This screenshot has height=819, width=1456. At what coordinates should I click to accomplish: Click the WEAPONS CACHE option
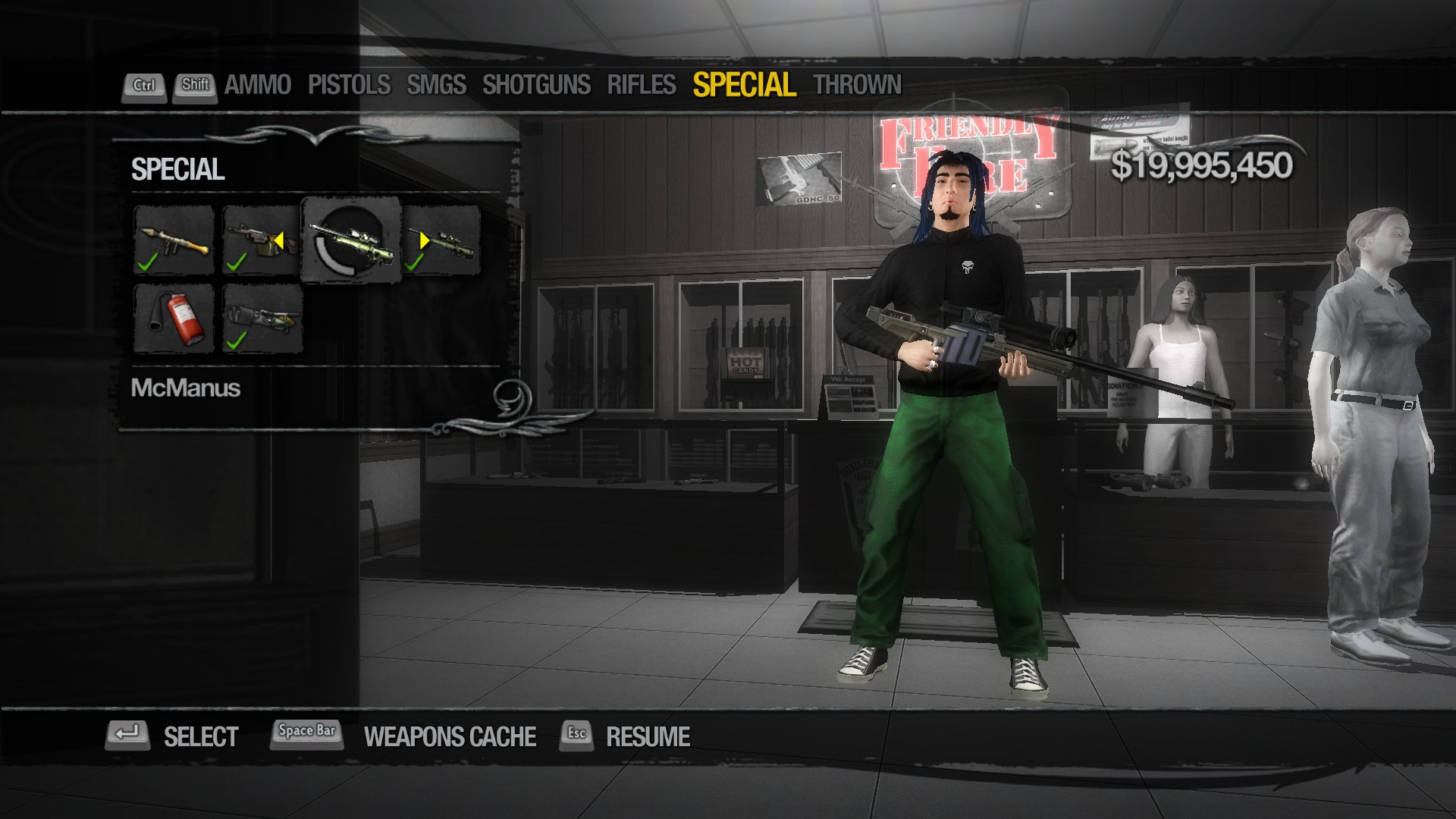click(450, 736)
